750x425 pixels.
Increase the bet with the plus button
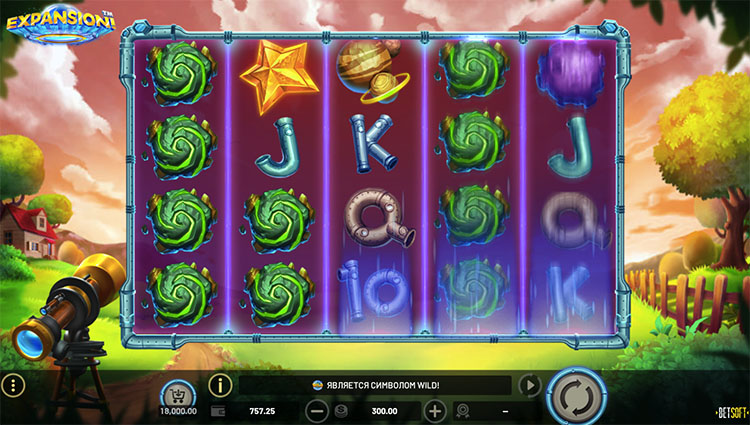[435, 410]
